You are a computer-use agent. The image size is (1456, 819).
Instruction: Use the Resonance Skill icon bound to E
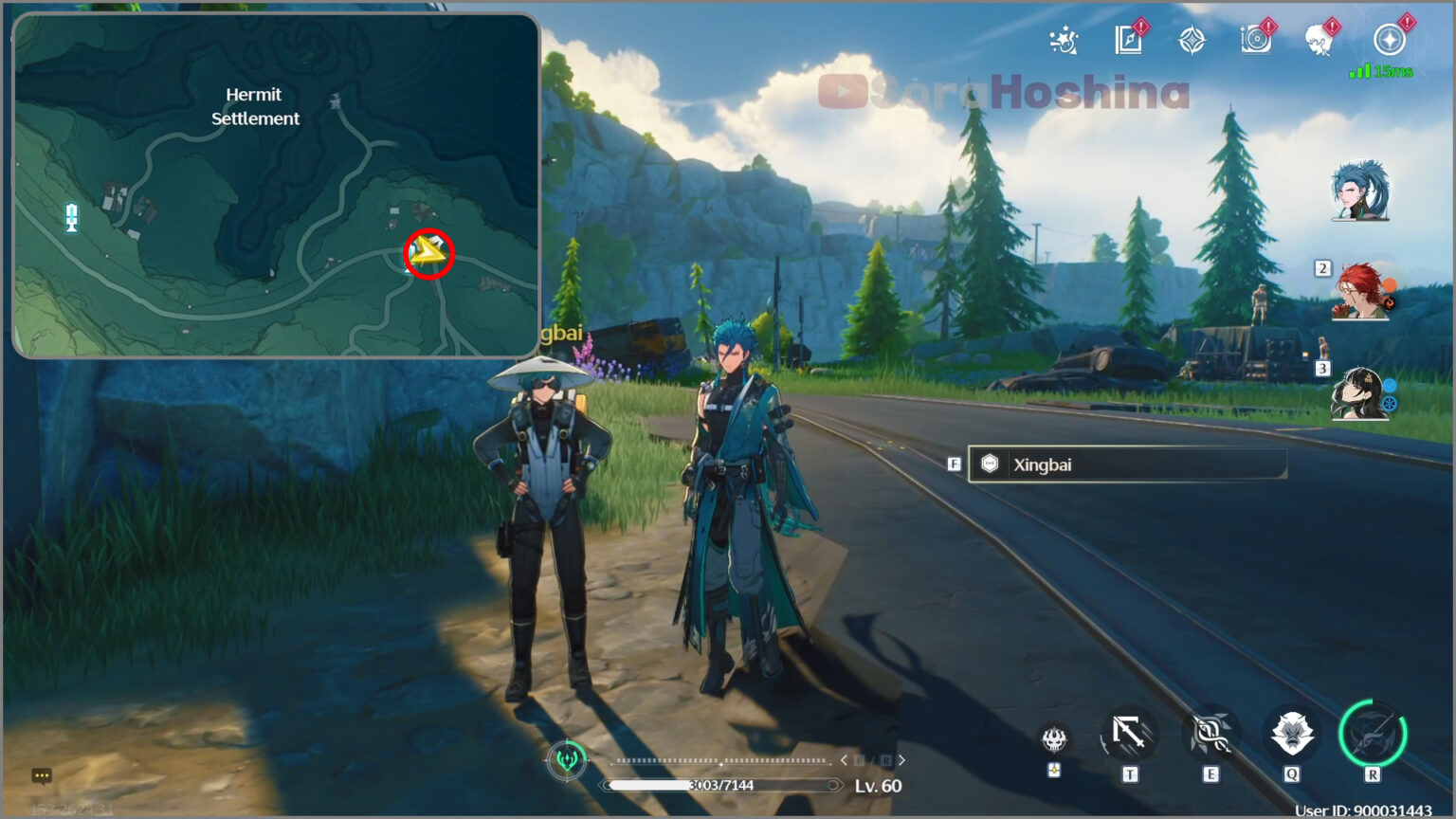pyautogui.click(x=1210, y=732)
